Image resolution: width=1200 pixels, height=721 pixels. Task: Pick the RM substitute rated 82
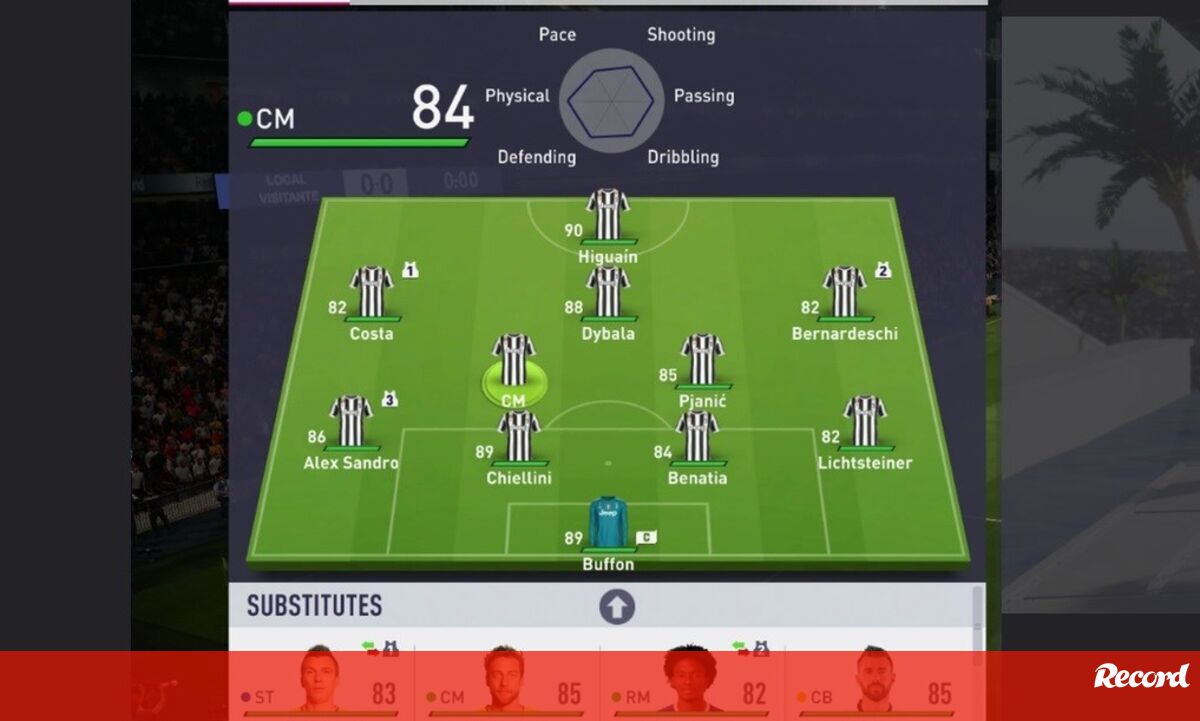[692, 685]
